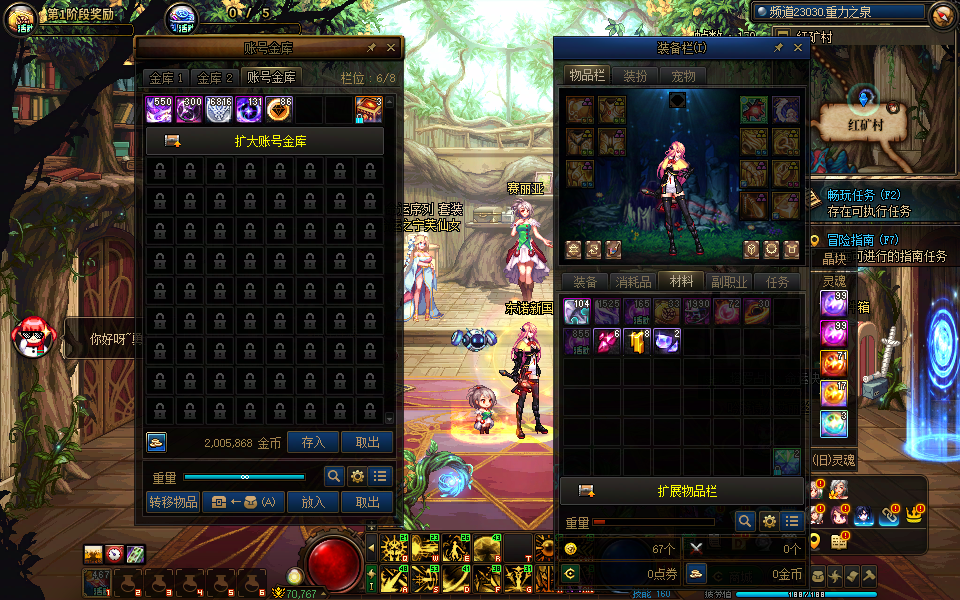Close the account vault window
The image size is (960, 600).
[x=391, y=48]
